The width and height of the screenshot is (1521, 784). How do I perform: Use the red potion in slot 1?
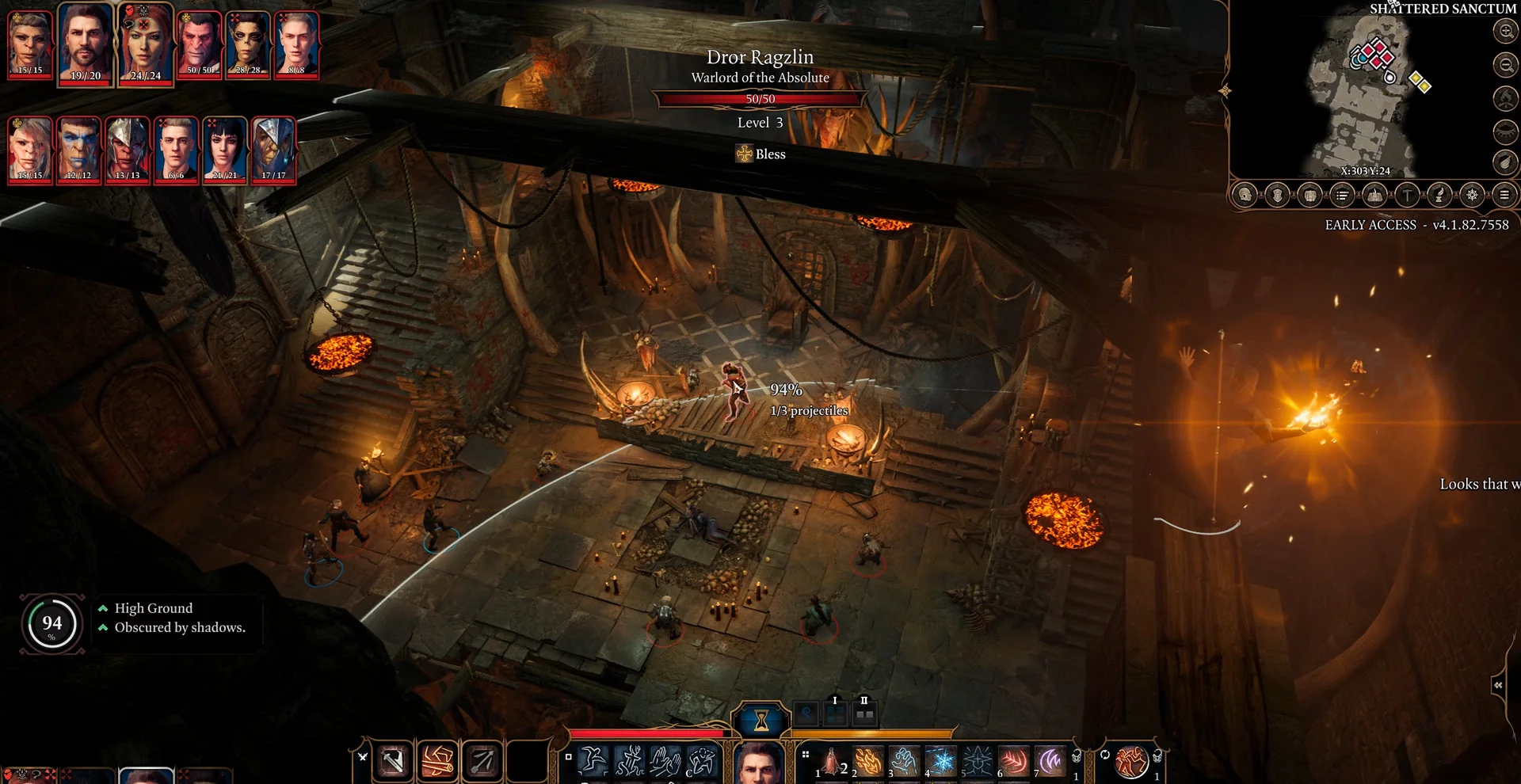832,762
